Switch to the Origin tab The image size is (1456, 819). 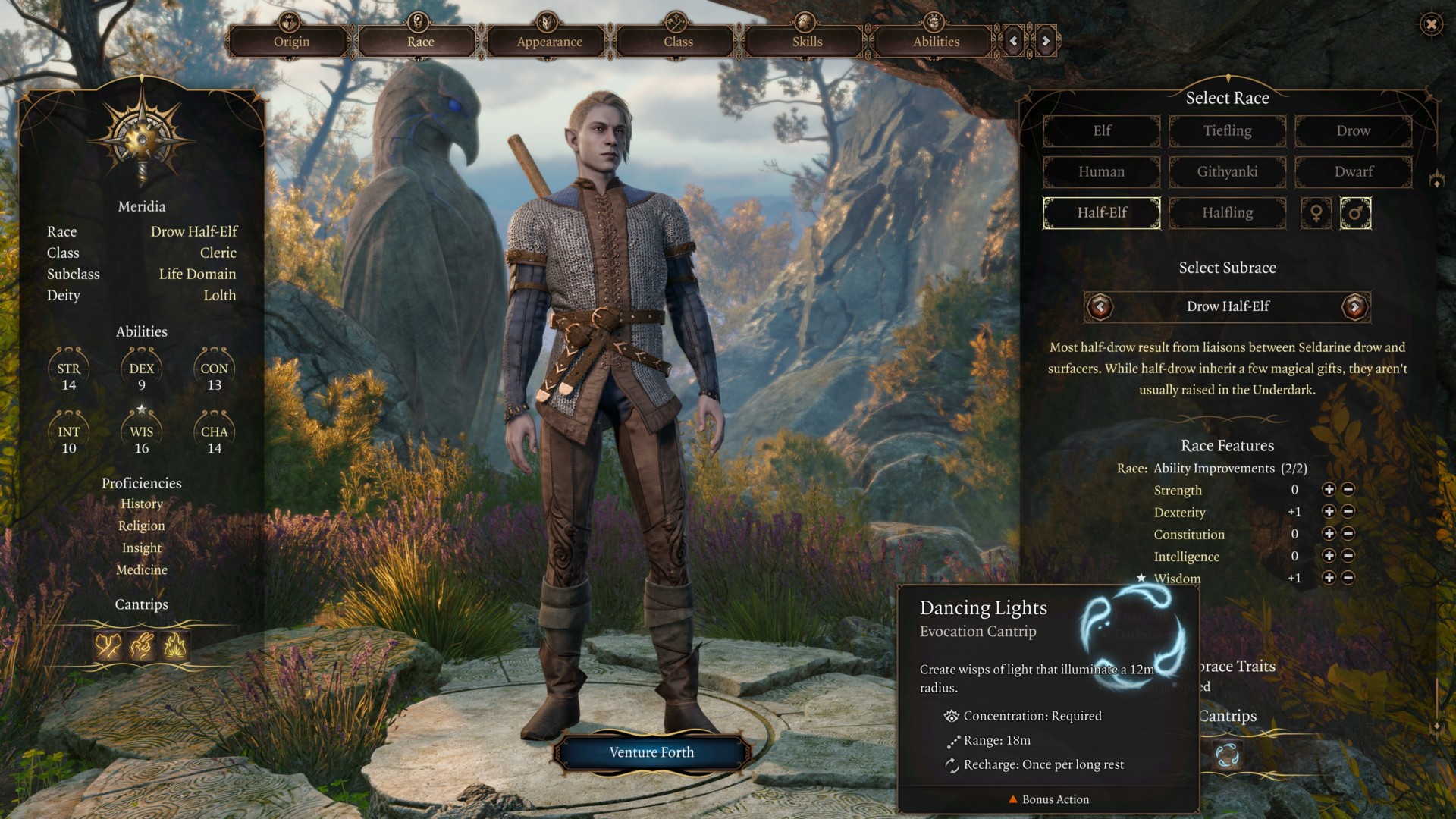(x=291, y=42)
